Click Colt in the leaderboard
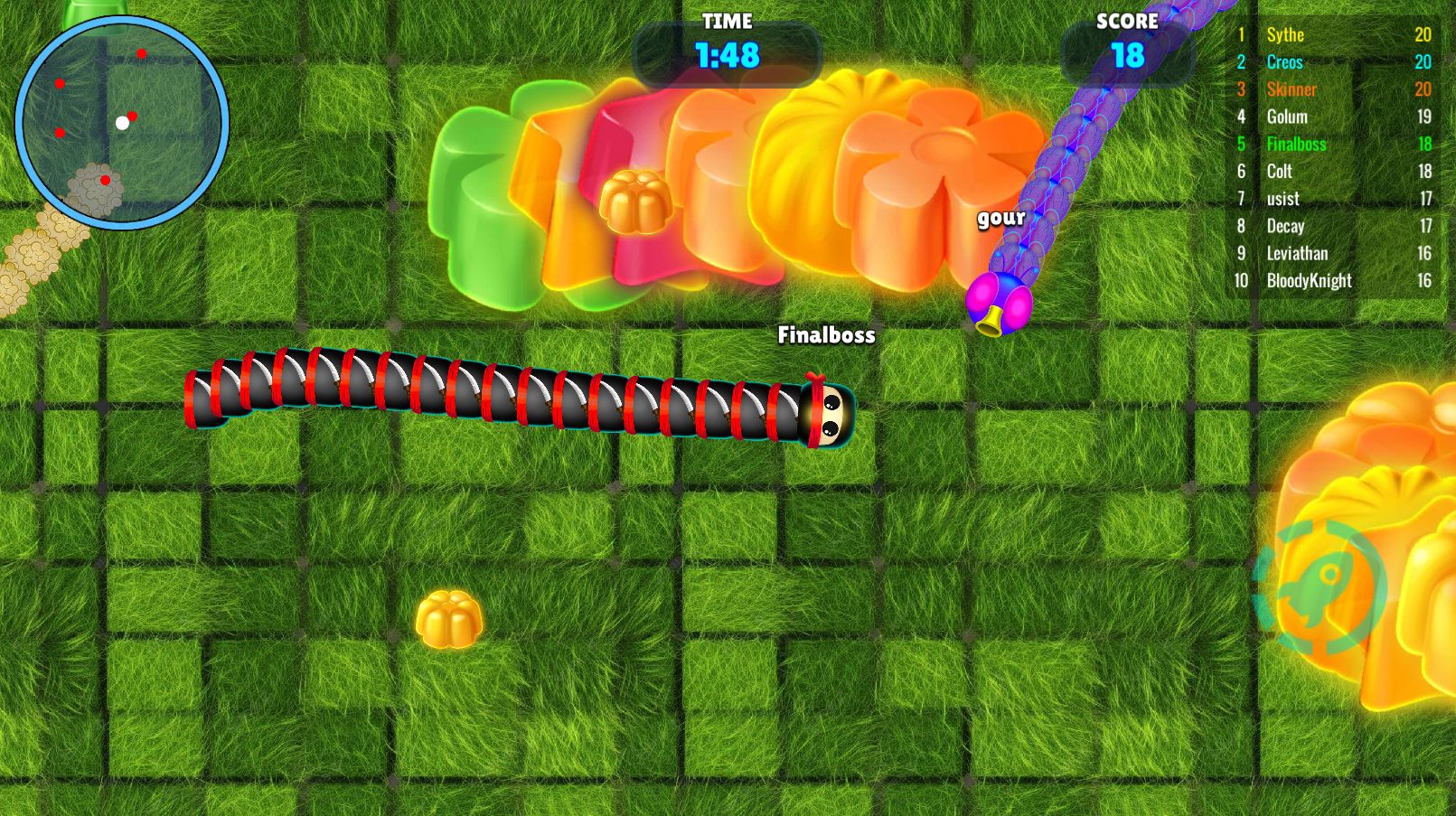This screenshot has height=816, width=1456. point(1332,172)
